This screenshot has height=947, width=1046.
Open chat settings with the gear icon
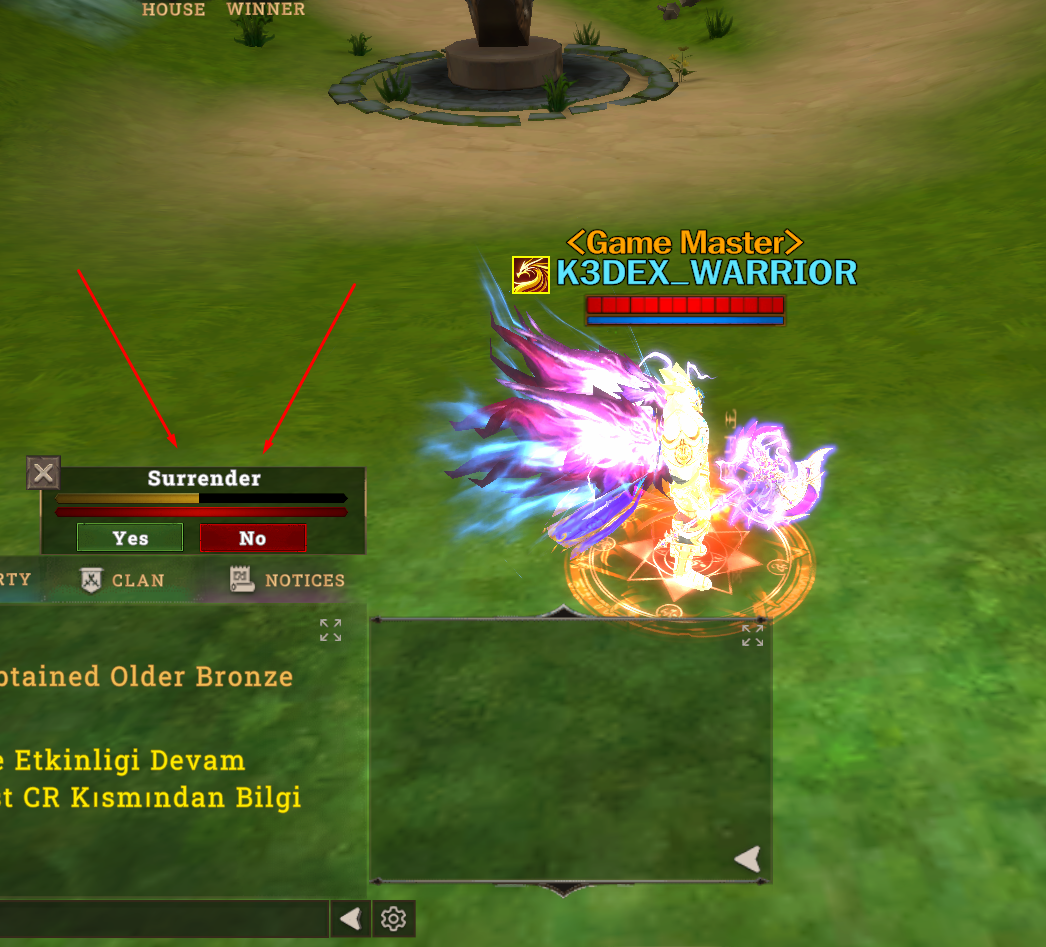(393, 918)
